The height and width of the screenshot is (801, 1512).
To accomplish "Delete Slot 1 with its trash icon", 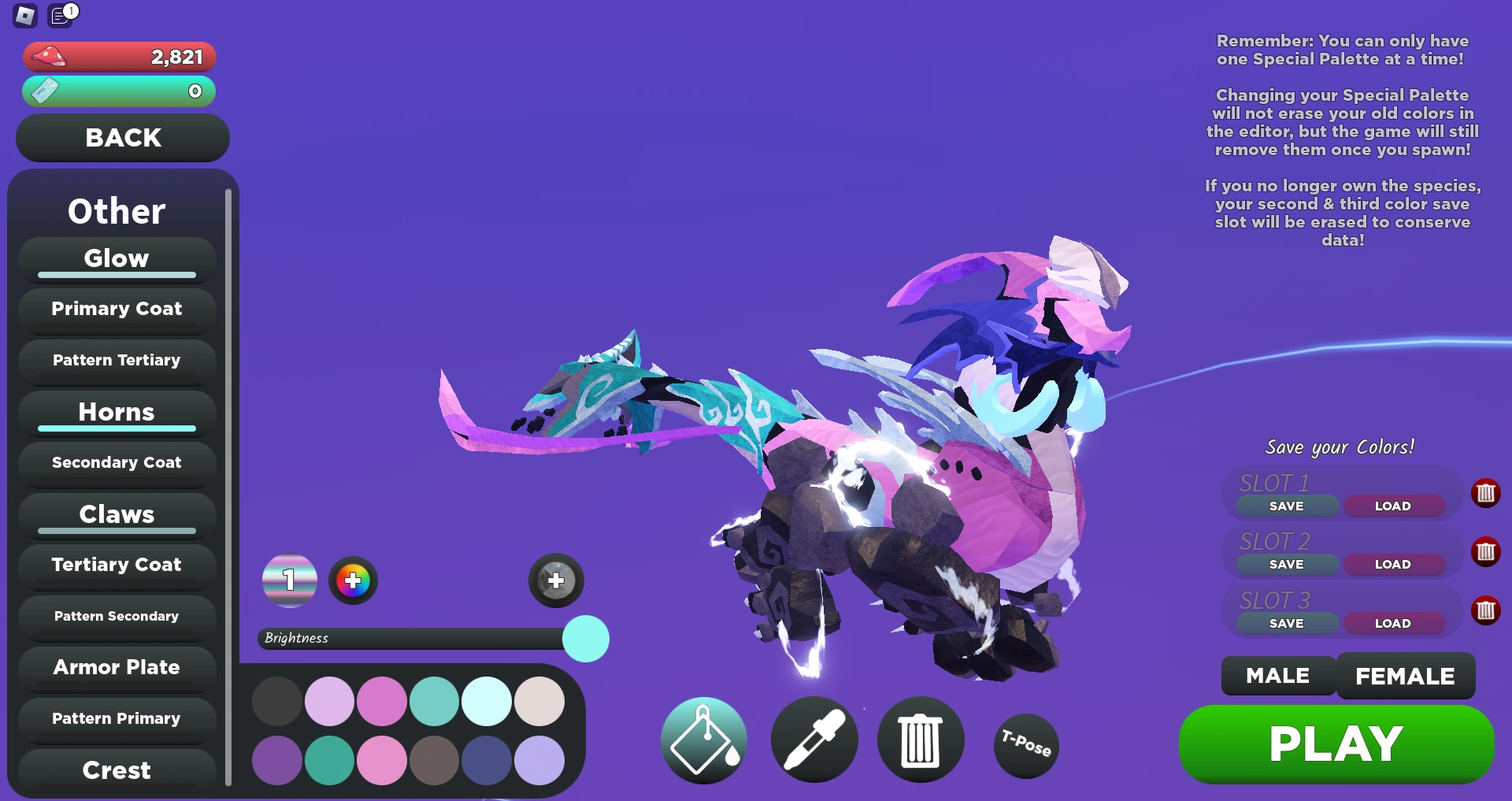I will (x=1486, y=493).
